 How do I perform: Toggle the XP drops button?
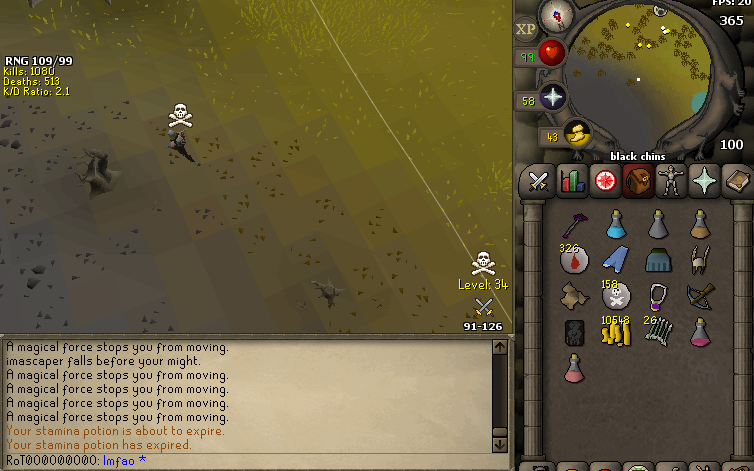[x=526, y=29]
